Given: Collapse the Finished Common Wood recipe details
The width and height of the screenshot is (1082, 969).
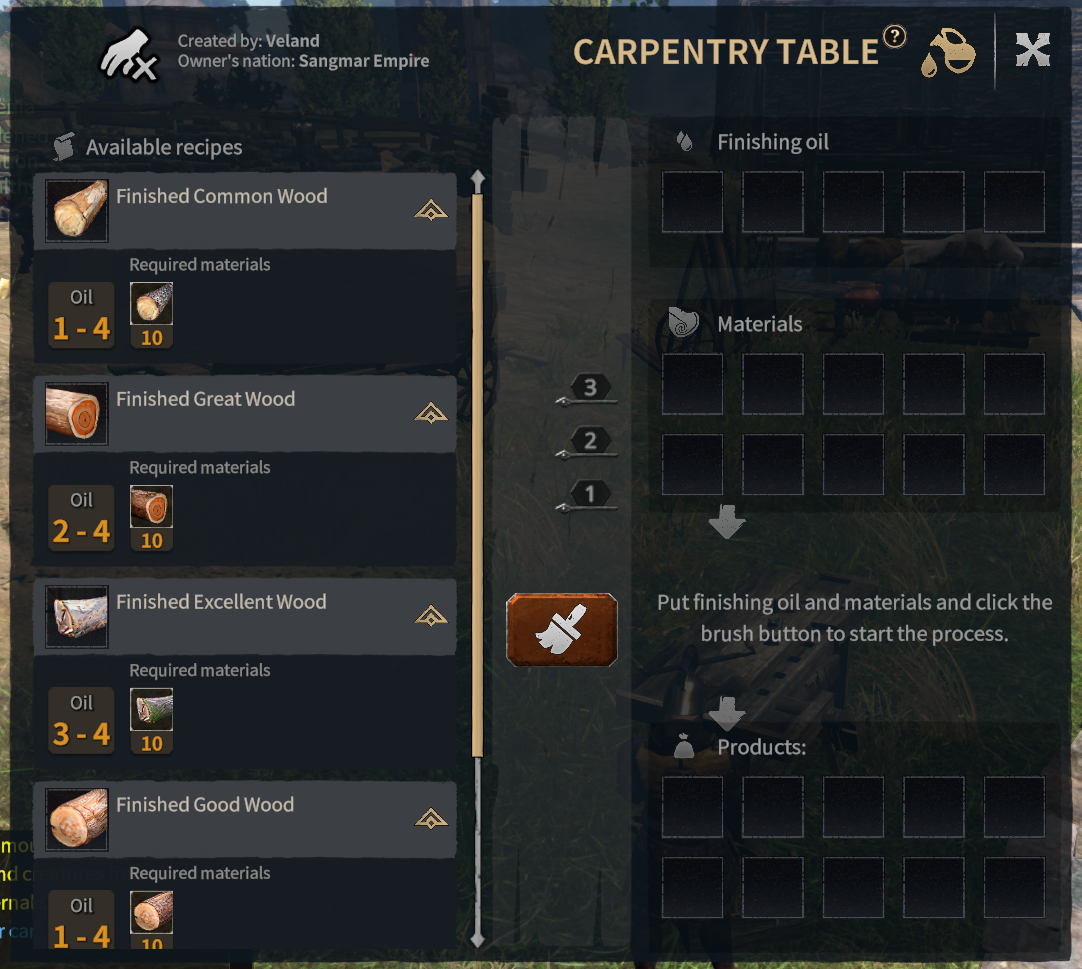Looking at the screenshot, I should [431, 211].
